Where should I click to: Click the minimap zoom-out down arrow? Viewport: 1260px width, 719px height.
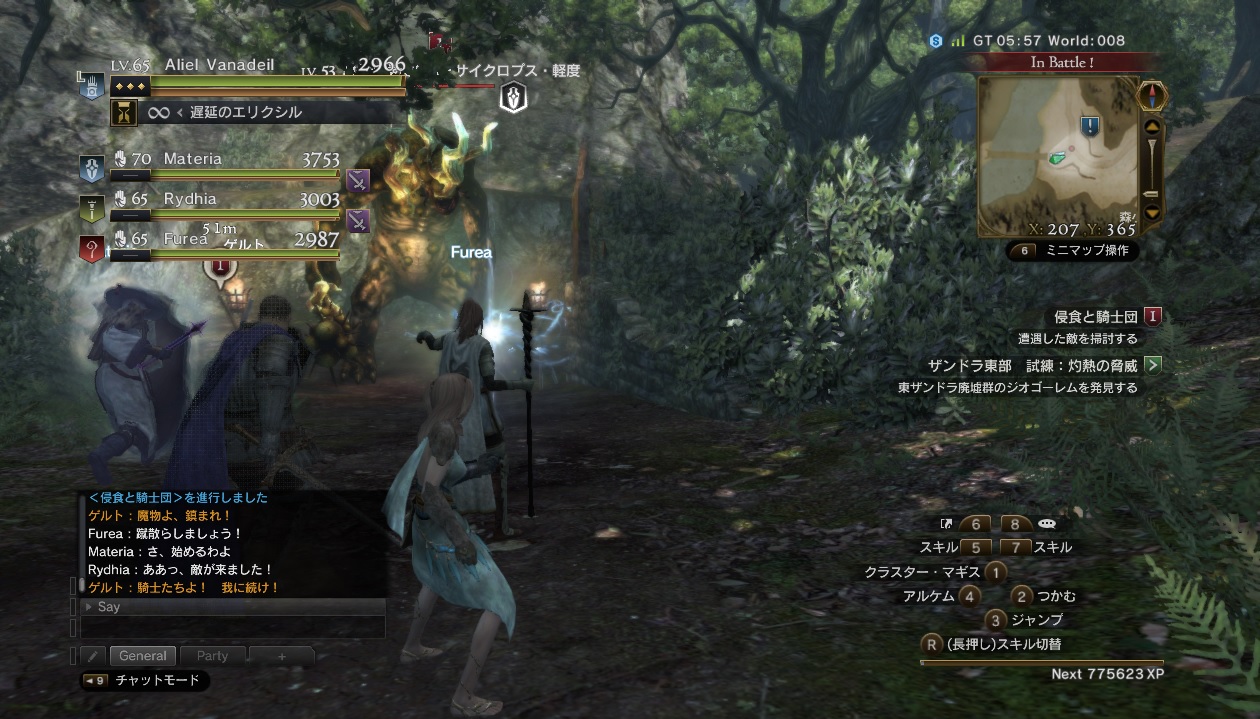point(1152,212)
